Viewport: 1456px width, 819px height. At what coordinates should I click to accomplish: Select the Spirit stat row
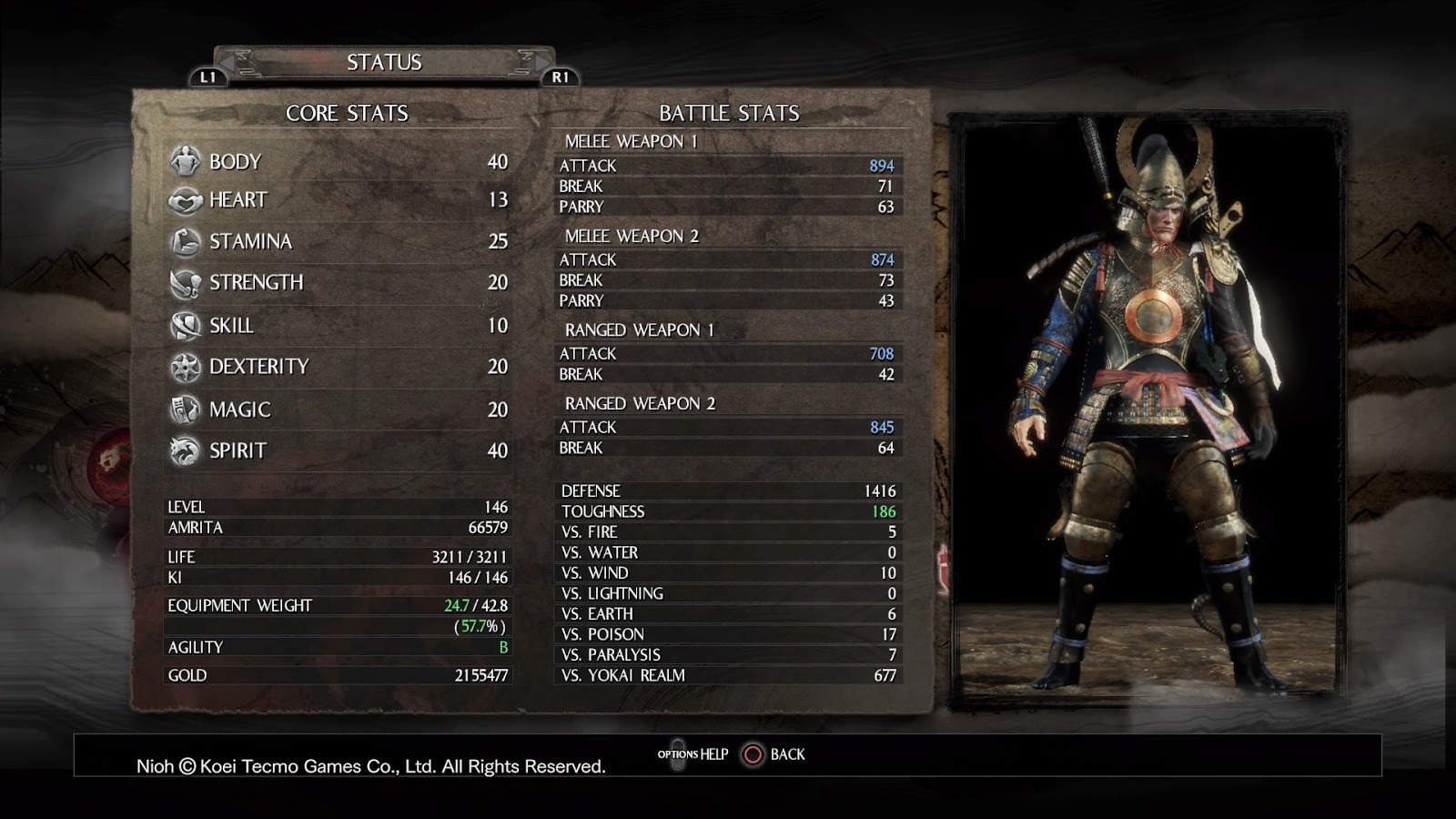click(338, 450)
